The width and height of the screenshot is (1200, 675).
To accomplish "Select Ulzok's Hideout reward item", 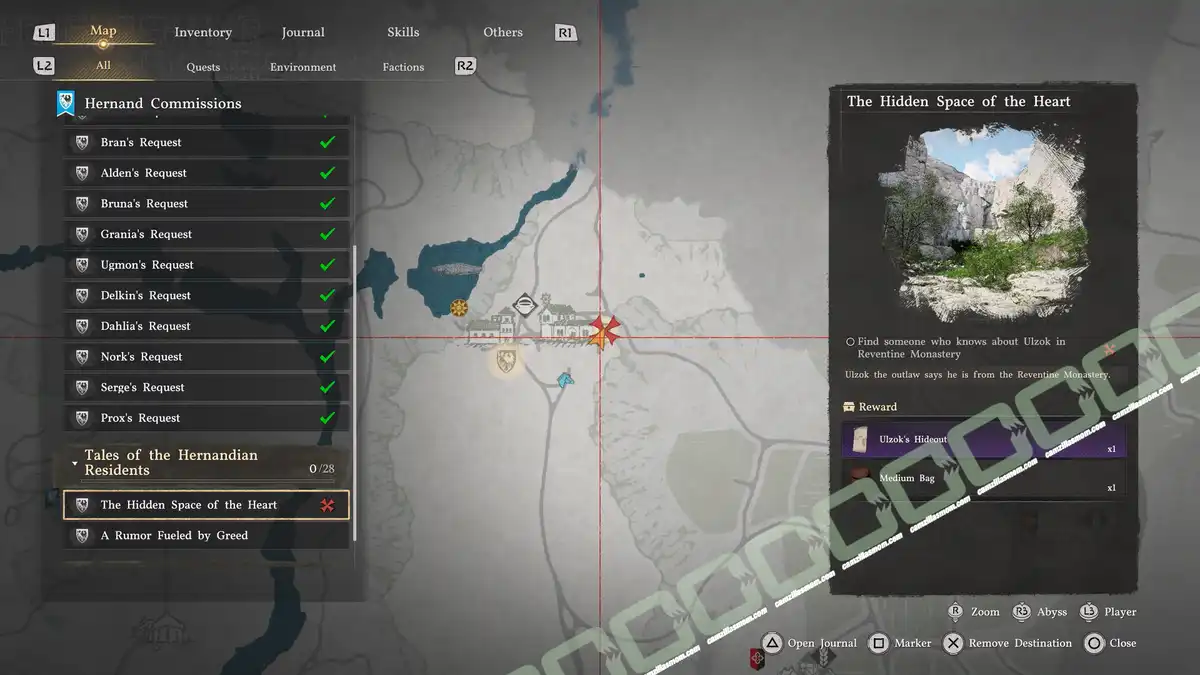I will pos(983,439).
